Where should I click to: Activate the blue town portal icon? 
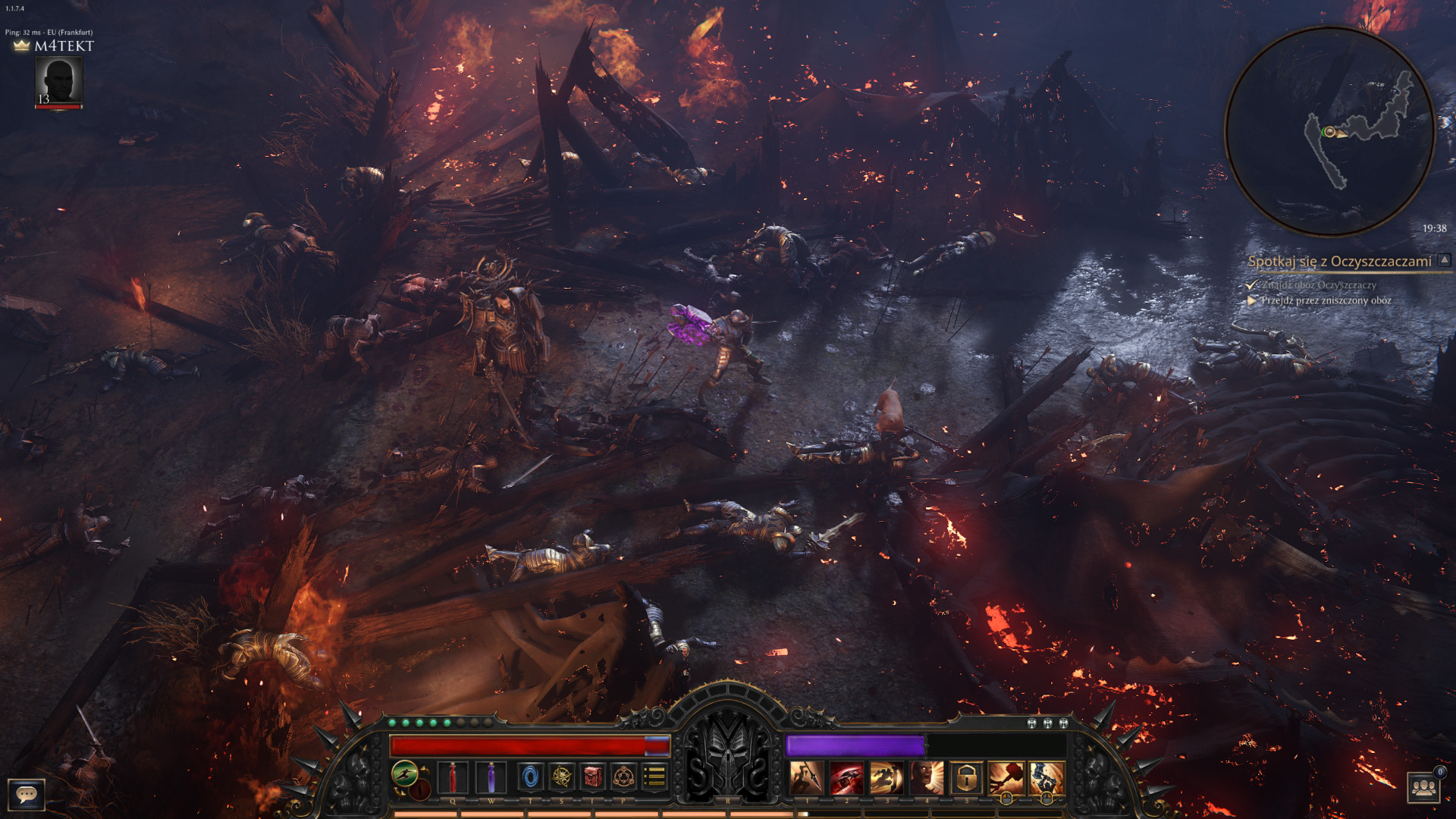pos(530,777)
